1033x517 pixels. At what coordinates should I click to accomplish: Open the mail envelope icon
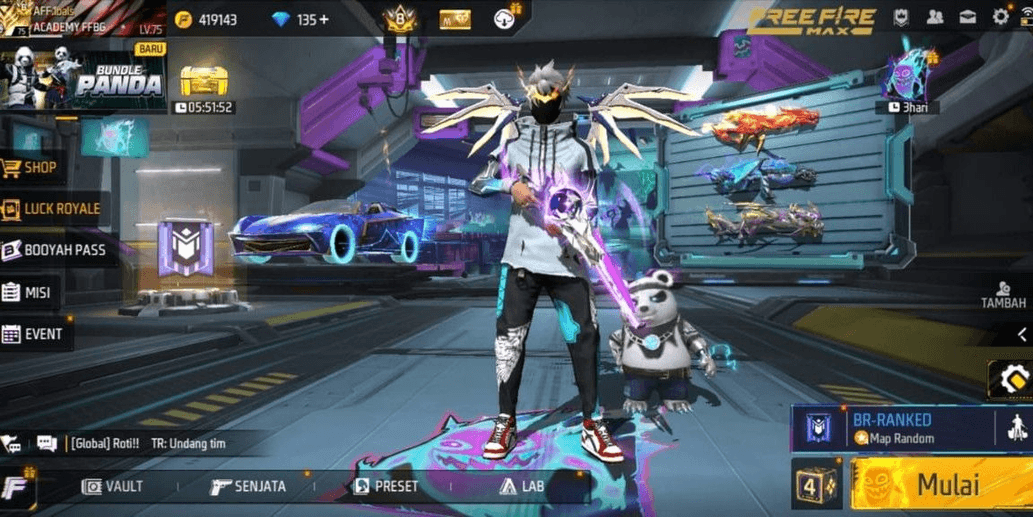(968, 17)
